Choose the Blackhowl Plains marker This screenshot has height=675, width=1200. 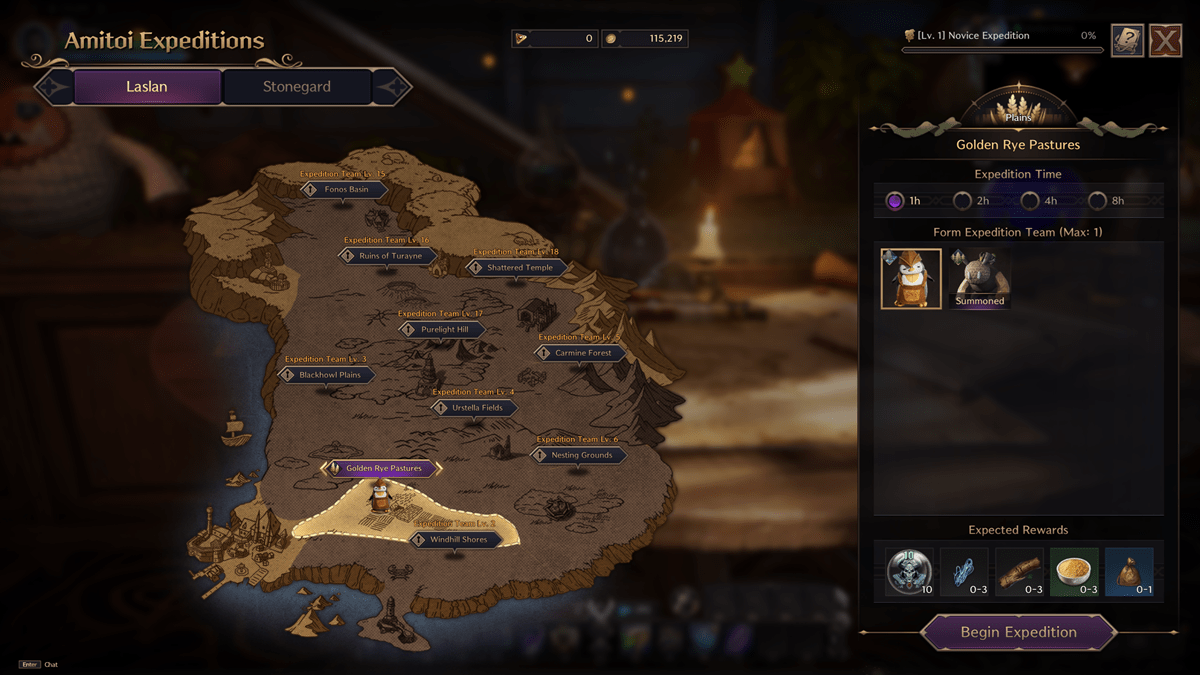[x=328, y=375]
